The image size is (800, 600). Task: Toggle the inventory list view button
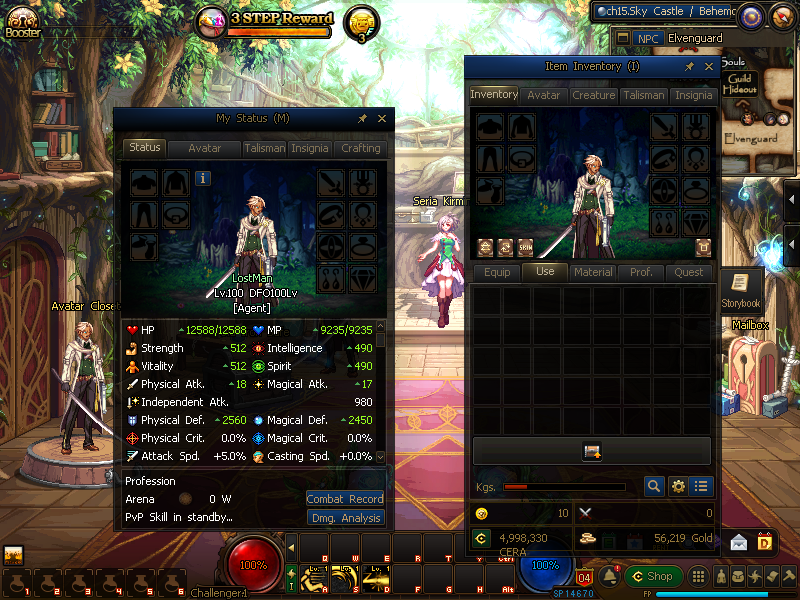point(702,487)
